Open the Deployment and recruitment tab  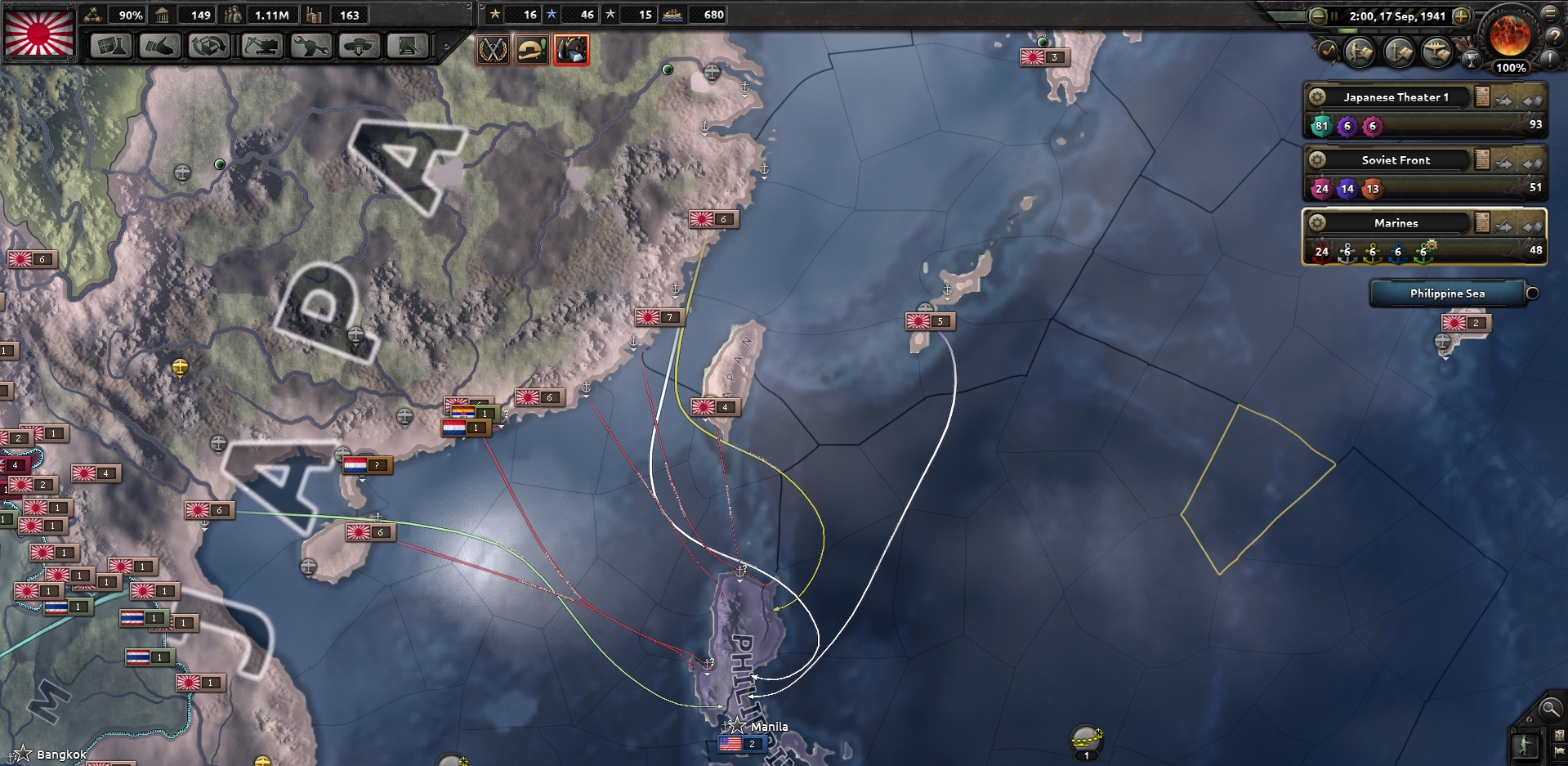click(x=359, y=47)
